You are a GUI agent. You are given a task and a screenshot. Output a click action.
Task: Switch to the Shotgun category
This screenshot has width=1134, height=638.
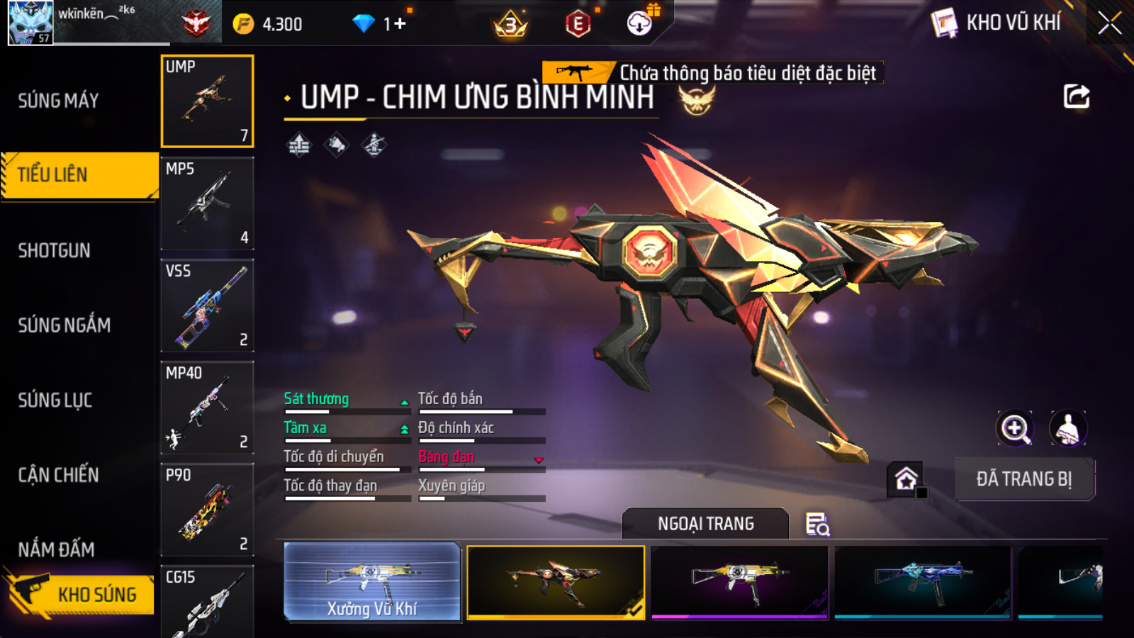pos(54,250)
